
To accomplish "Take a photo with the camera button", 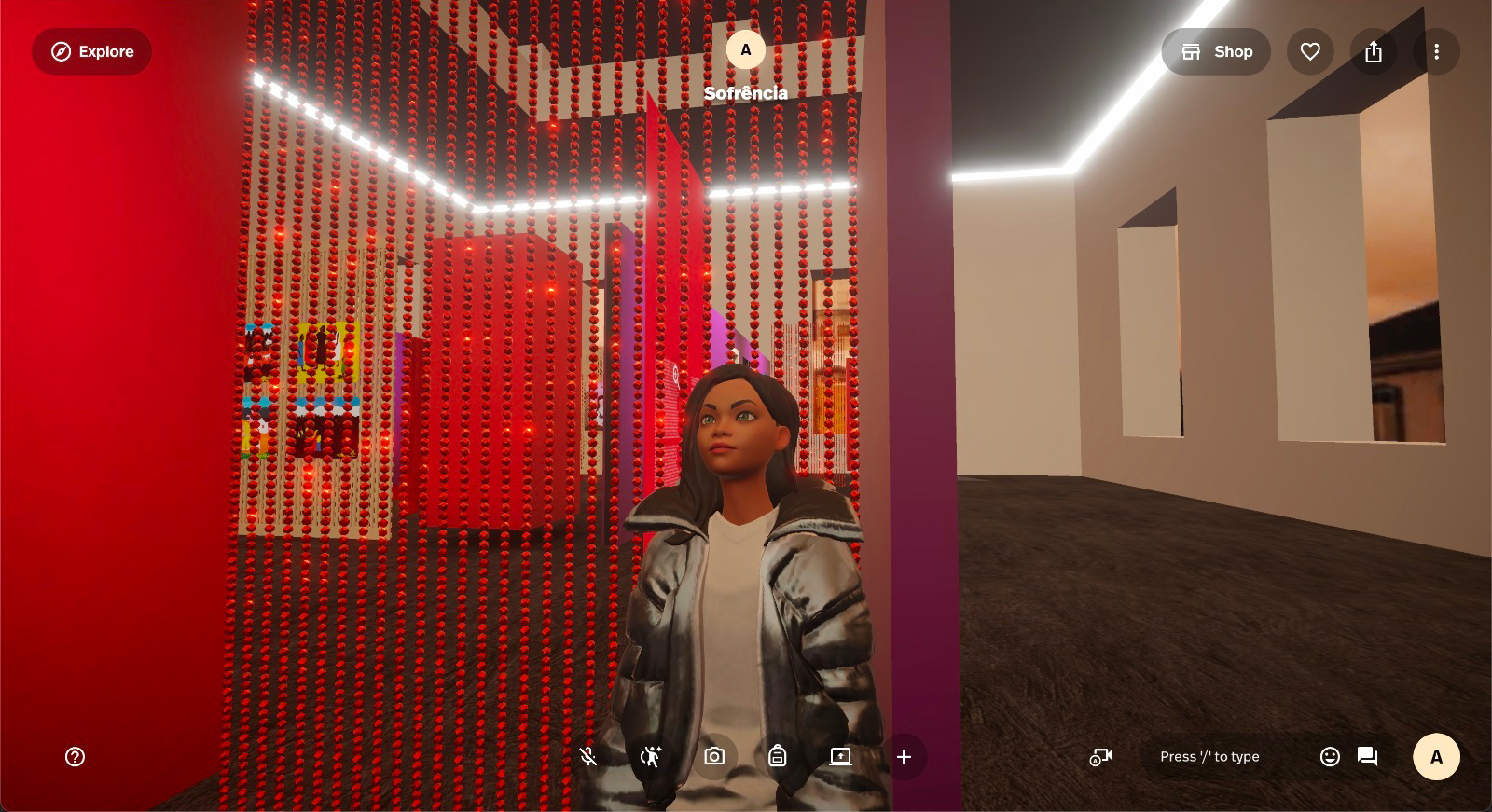I will (714, 757).
